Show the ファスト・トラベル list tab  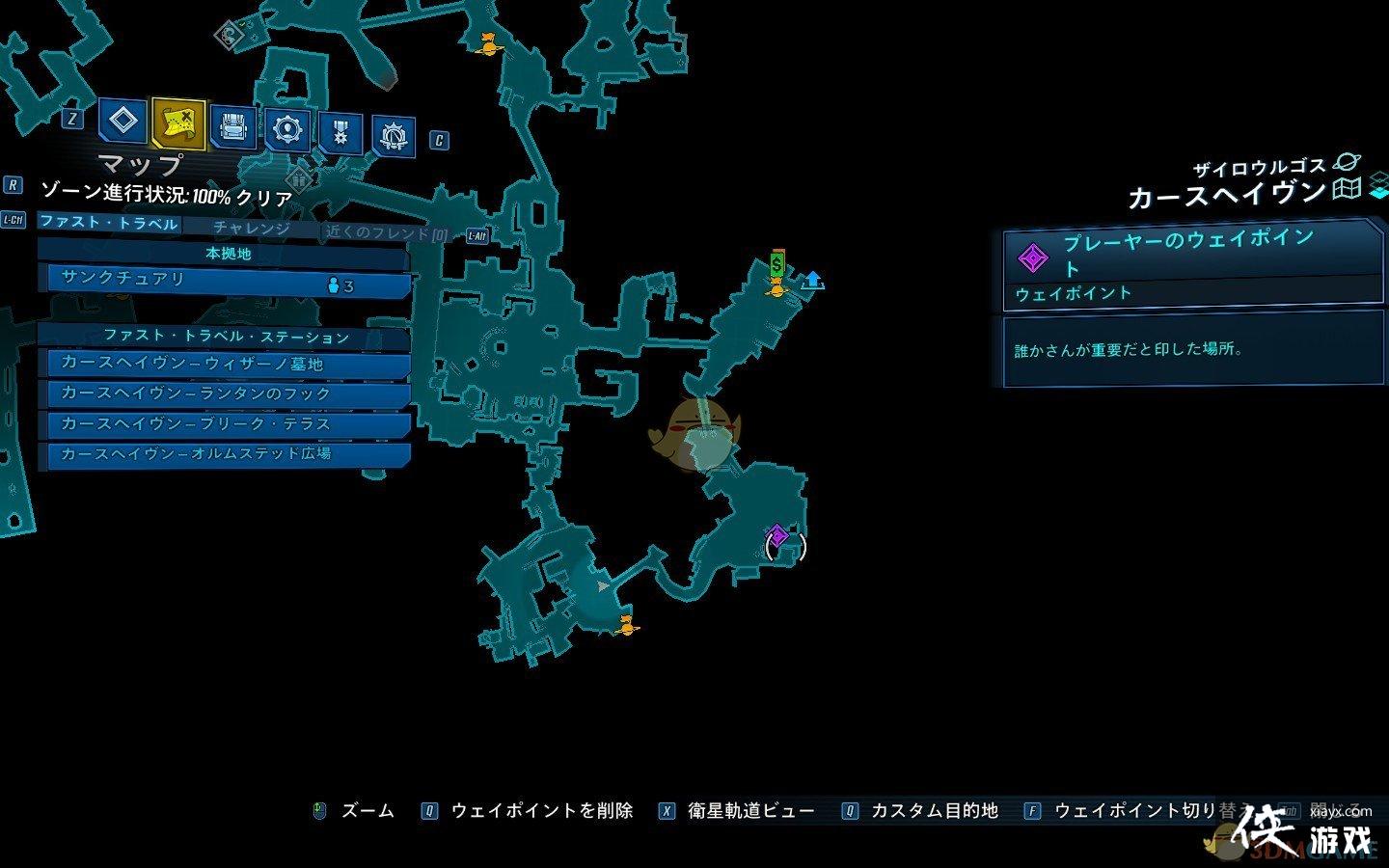coord(108,223)
